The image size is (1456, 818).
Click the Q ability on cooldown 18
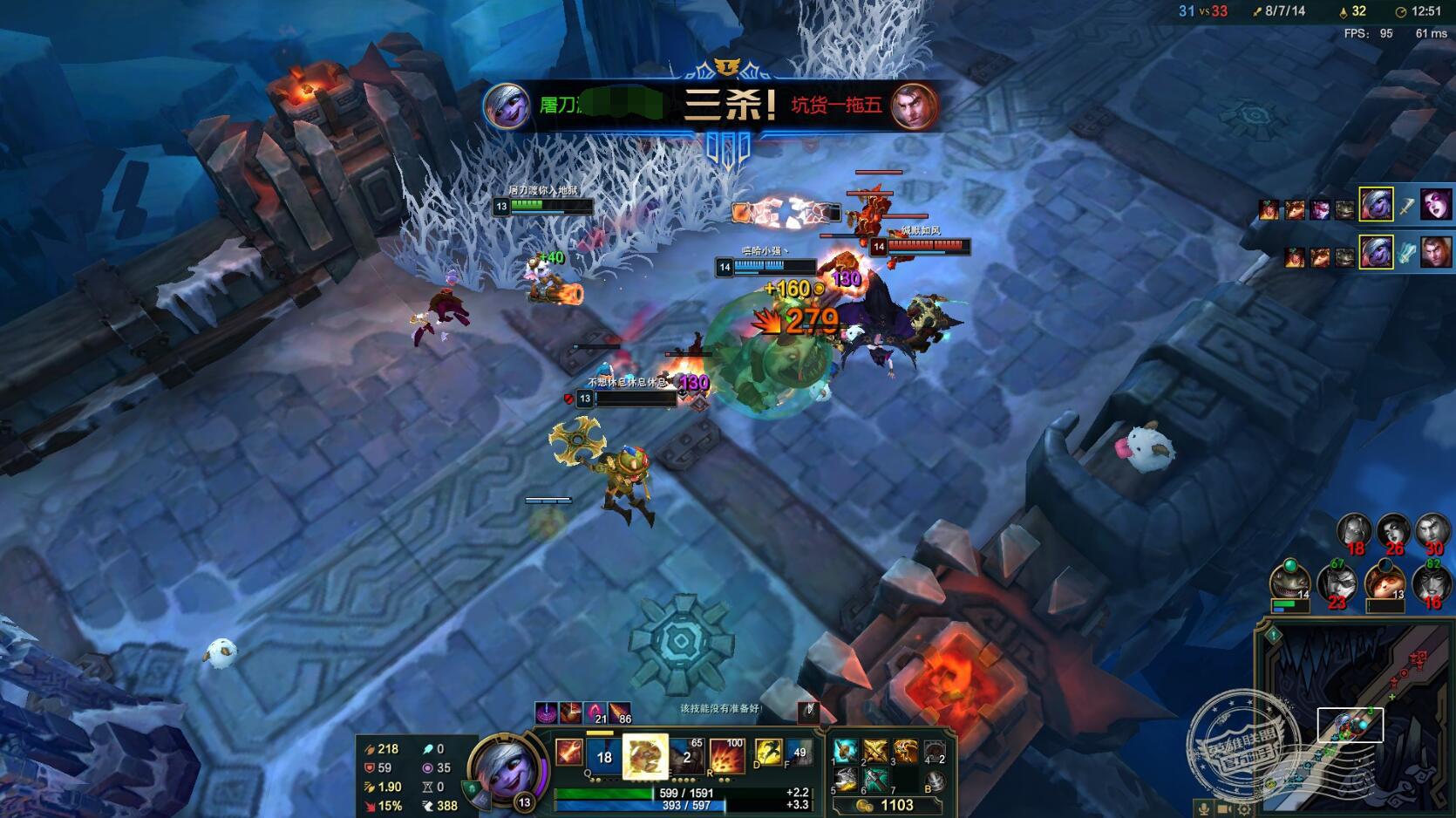pyautogui.click(x=604, y=755)
